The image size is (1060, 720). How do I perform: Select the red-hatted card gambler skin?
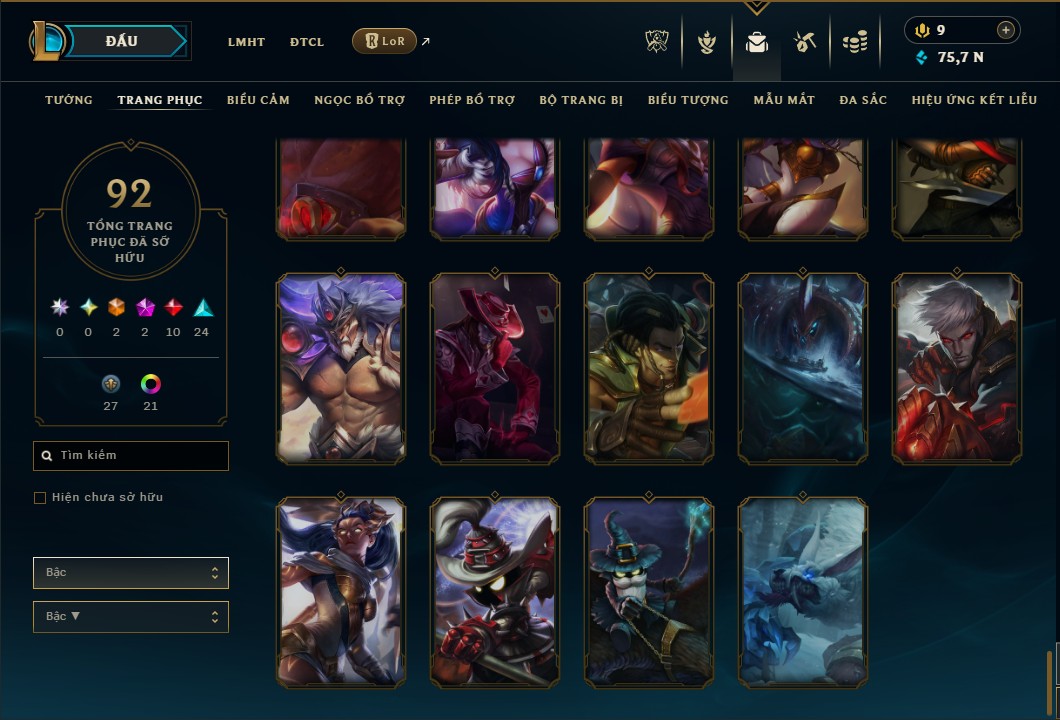click(x=495, y=368)
